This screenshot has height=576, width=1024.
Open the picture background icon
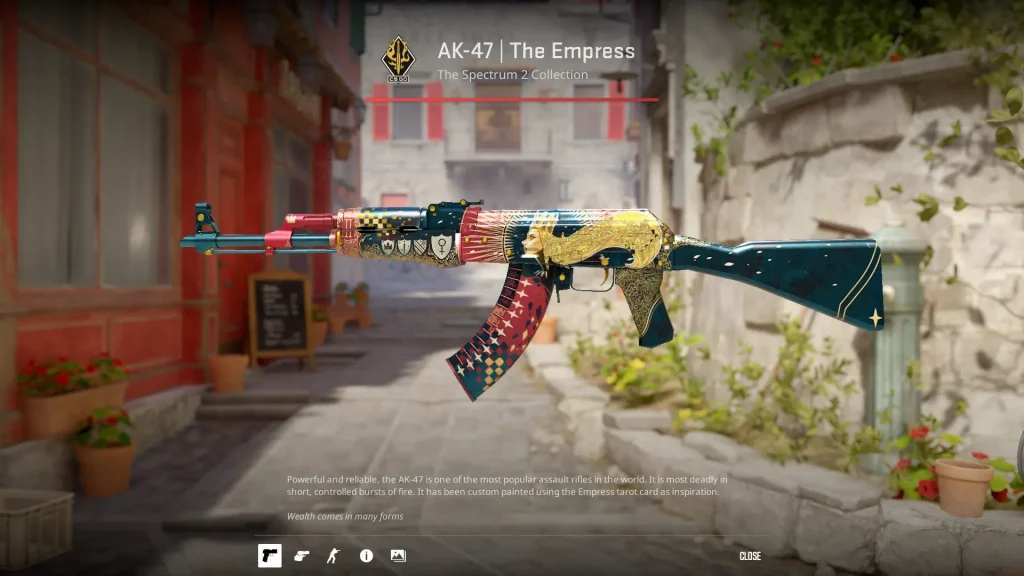coord(398,555)
